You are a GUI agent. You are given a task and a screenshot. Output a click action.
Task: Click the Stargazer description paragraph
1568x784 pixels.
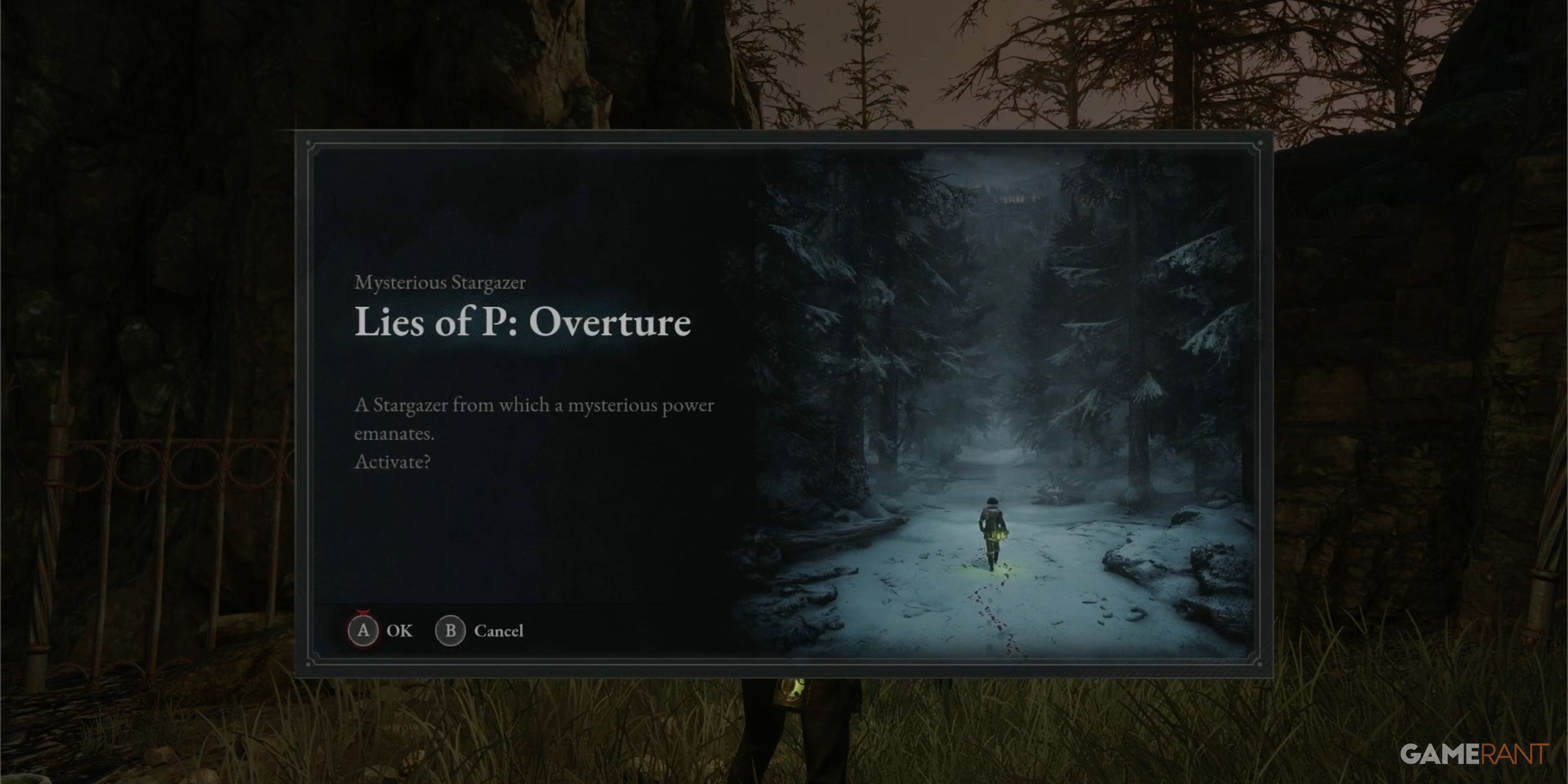coord(534,420)
